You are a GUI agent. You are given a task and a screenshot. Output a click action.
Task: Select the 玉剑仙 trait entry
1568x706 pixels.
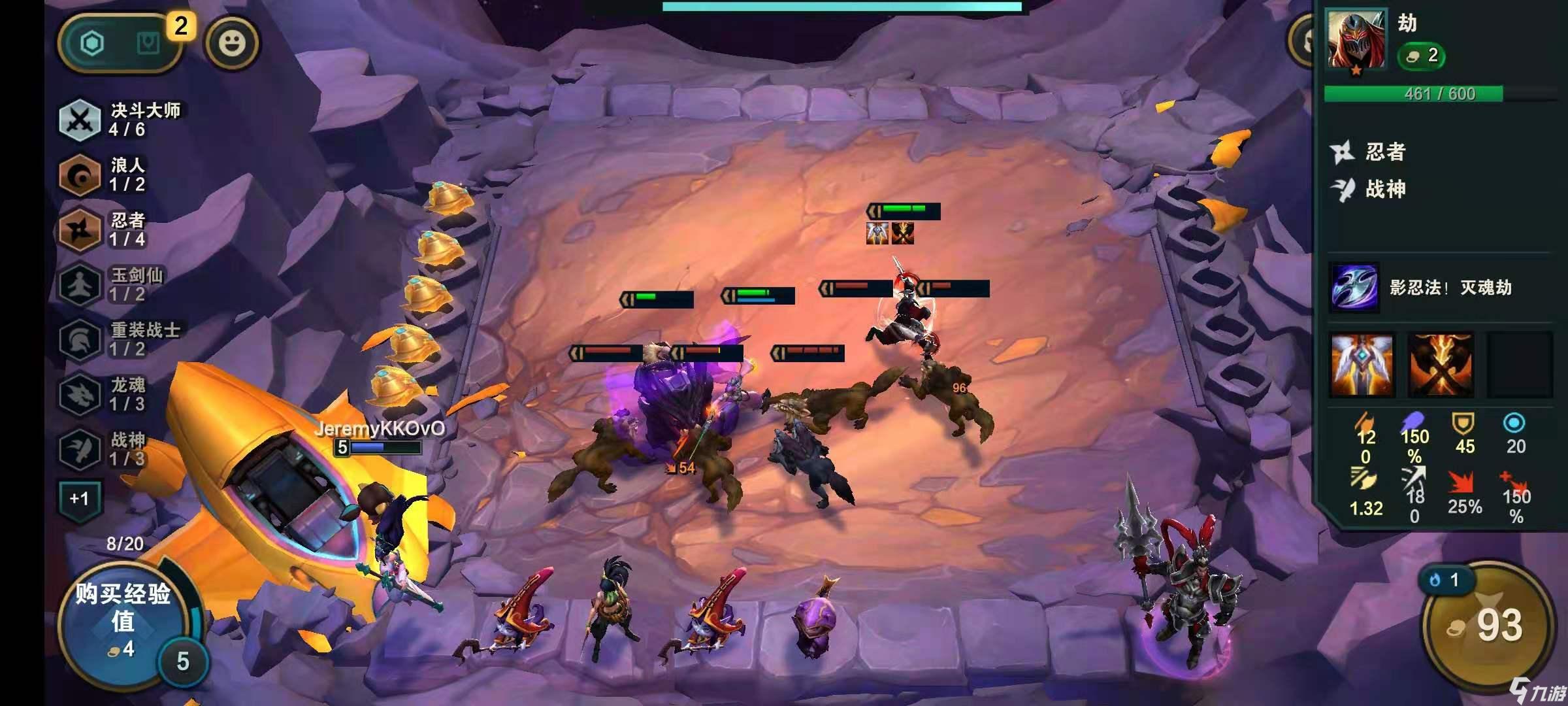111,284
